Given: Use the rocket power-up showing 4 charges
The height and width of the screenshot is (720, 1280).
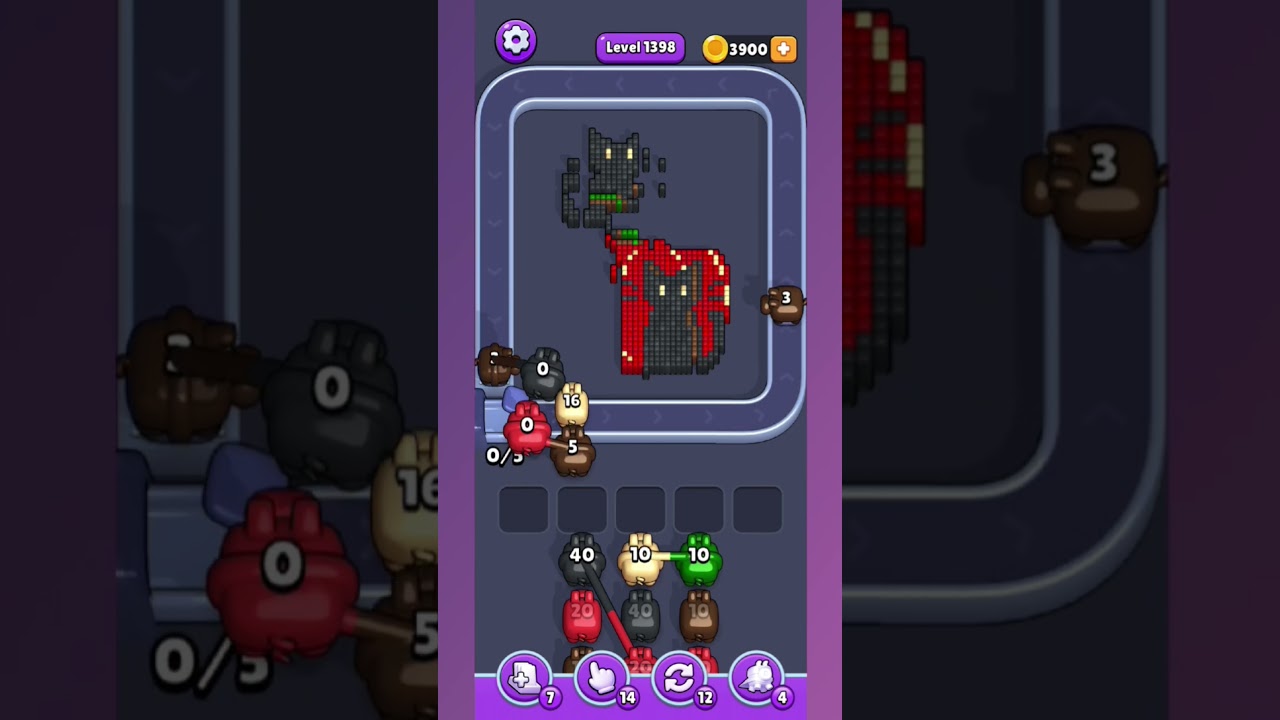Looking at the screenshot, I should point(757,677).
